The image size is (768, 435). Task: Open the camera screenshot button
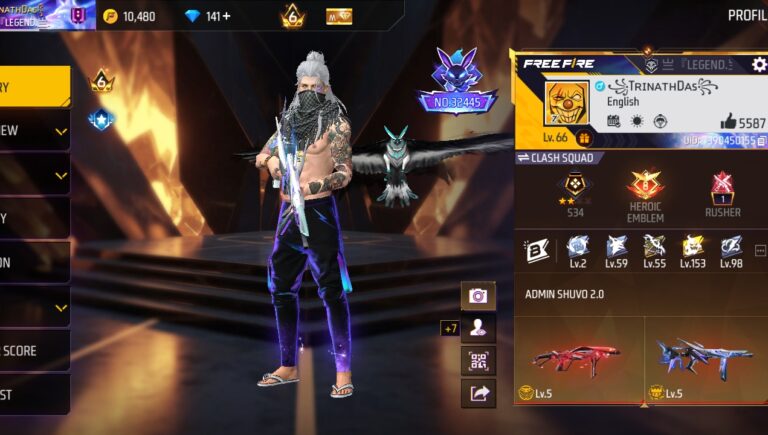(x=478, y=295)
